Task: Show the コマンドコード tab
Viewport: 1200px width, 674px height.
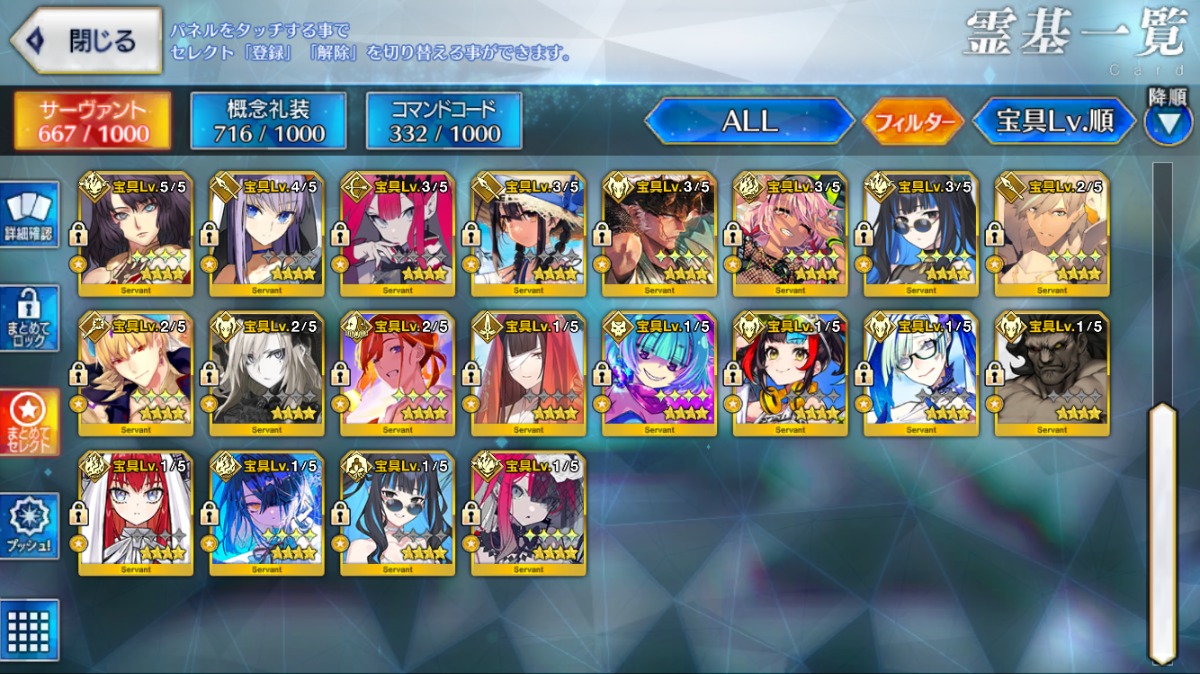Action: coord(444,121)
